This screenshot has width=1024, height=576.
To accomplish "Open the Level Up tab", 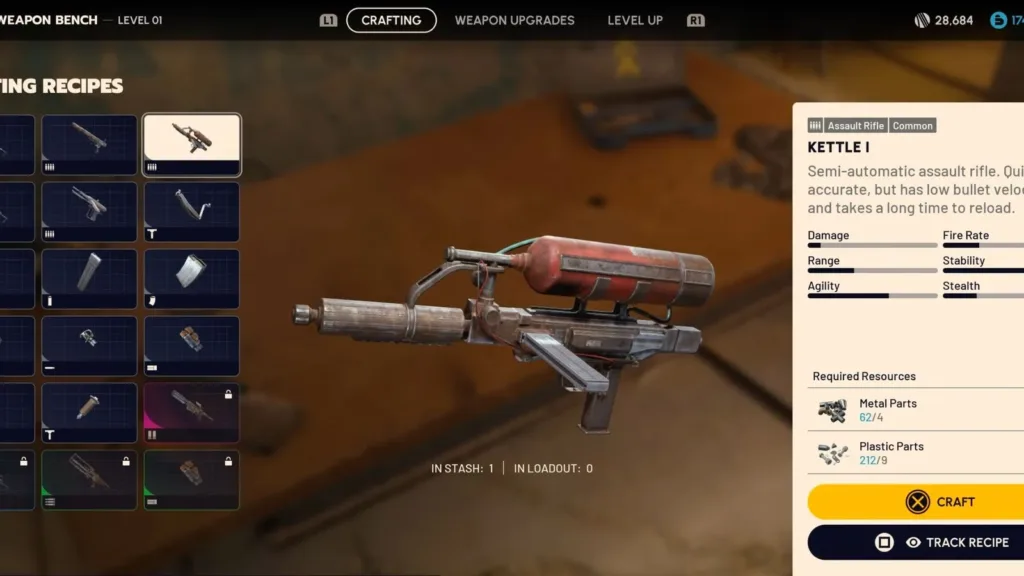I will (635, 20).
